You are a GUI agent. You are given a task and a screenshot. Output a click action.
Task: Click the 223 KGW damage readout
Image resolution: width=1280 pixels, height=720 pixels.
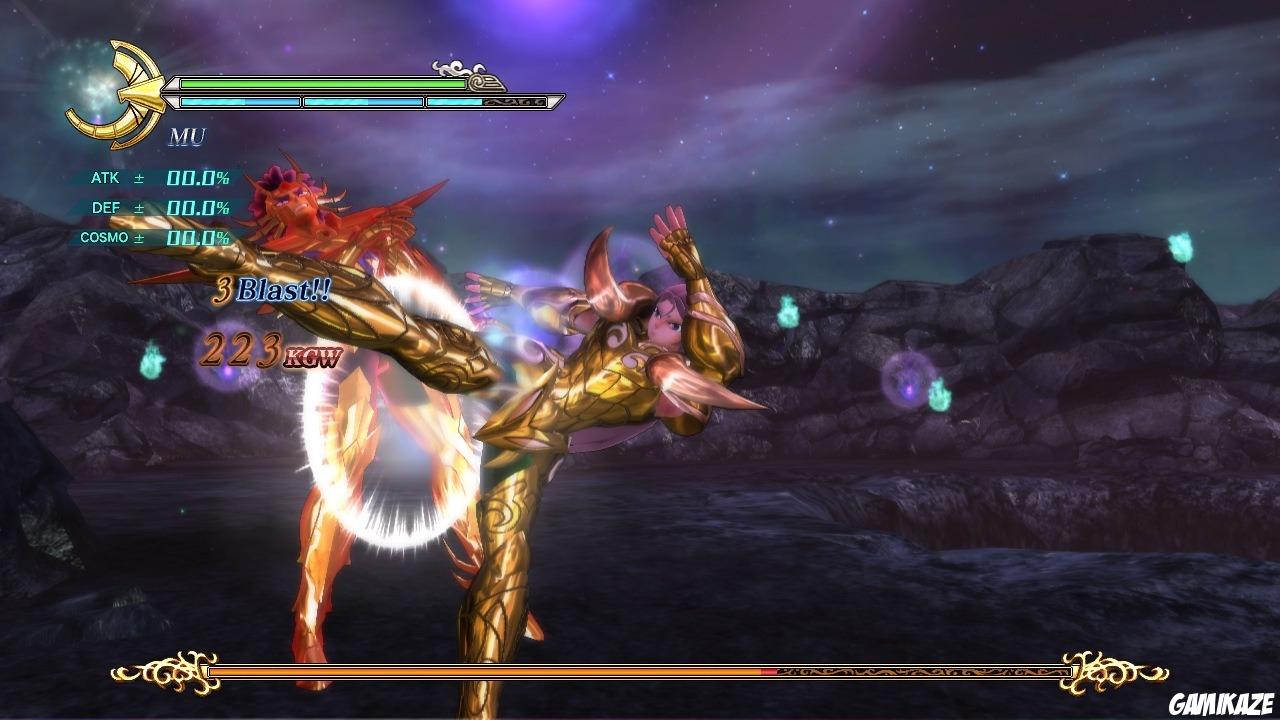(270, 352)
